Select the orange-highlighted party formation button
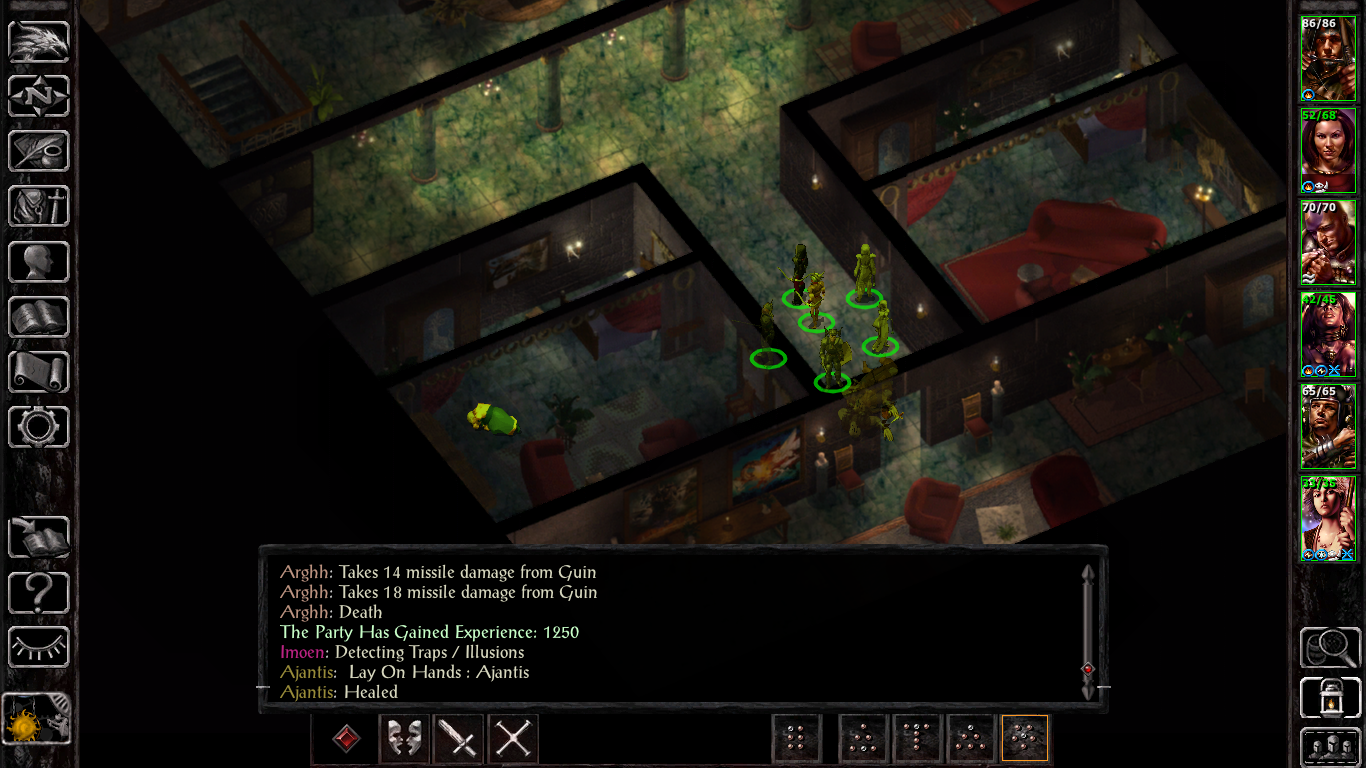The width and height of the screenshot is (1366, 768). (1025, 740)
